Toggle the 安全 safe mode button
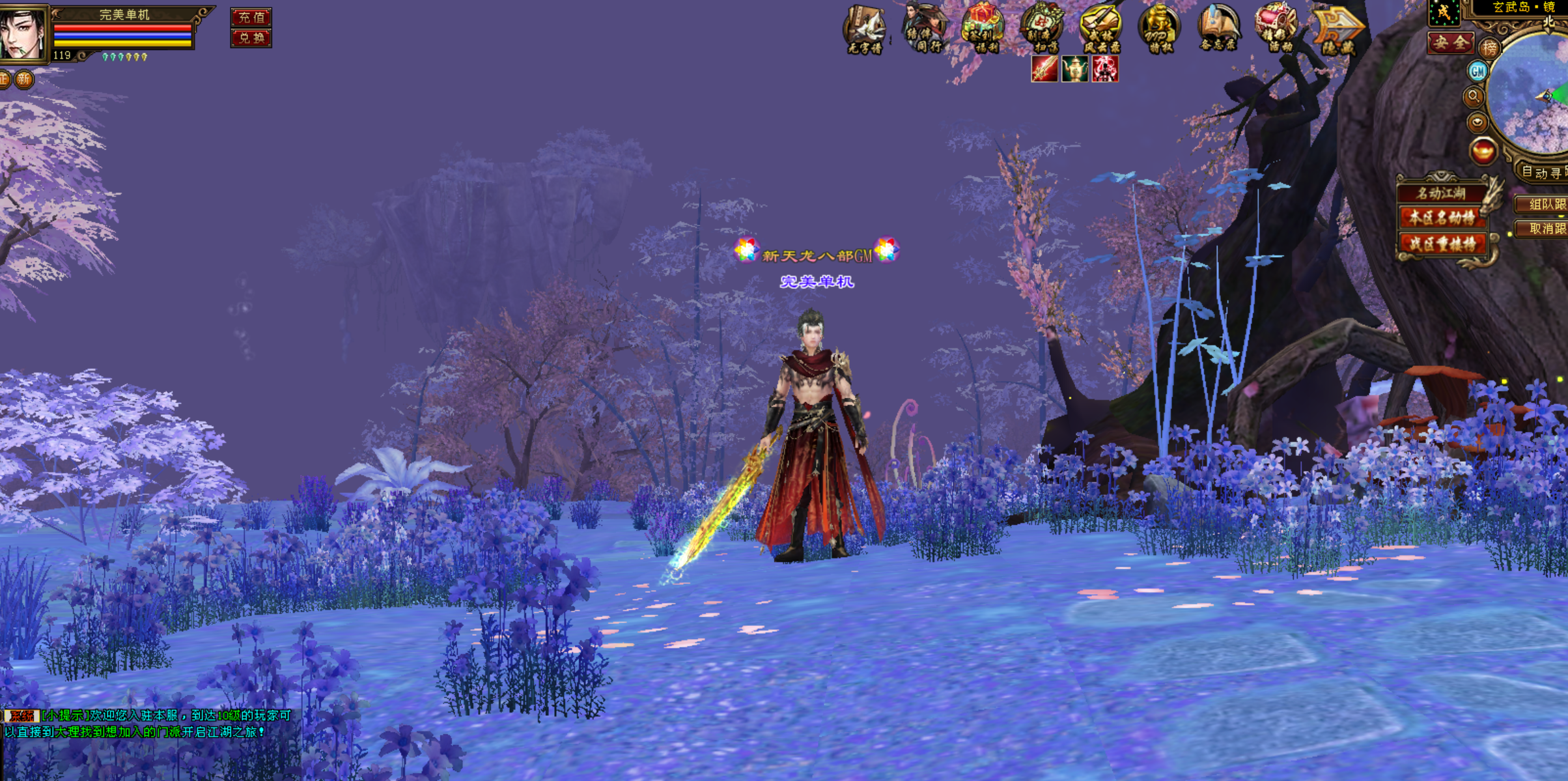 point(1450,43)
